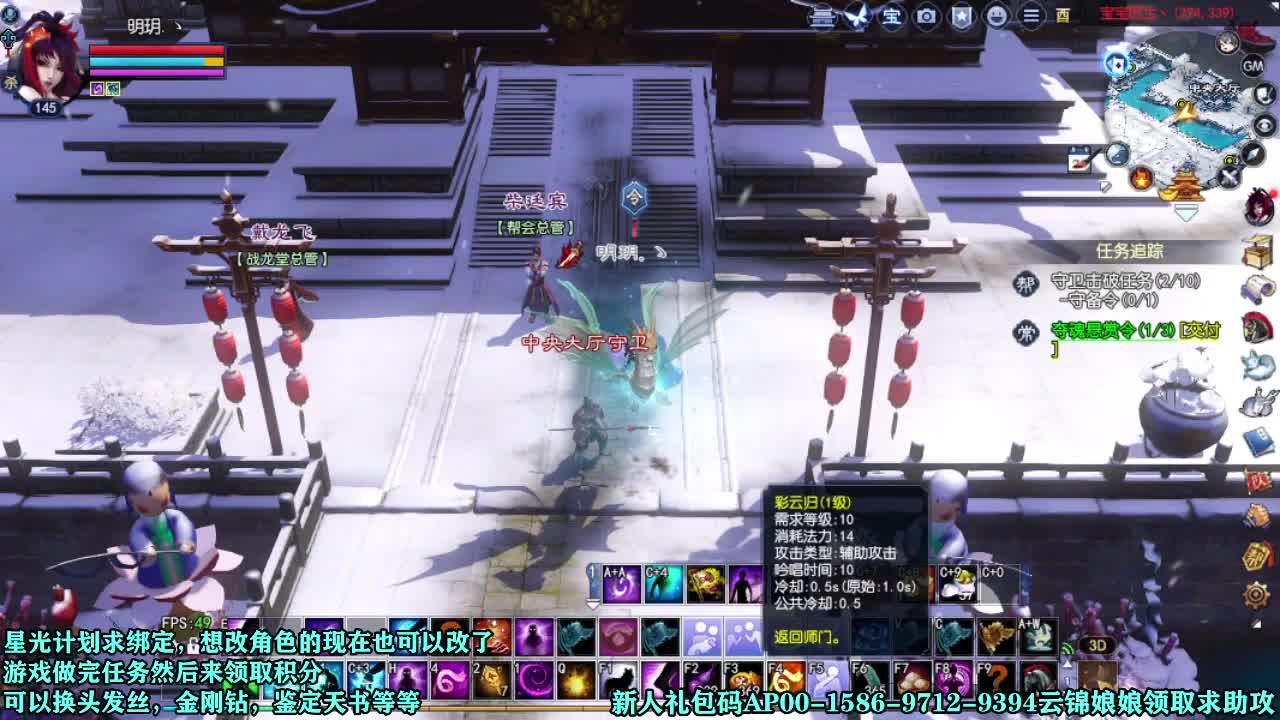Screen dimensions: 1280x720
Task: Collapse the quest tracker with the triangle arrow
Action: pyautogui.click(x=1186, y=212)
